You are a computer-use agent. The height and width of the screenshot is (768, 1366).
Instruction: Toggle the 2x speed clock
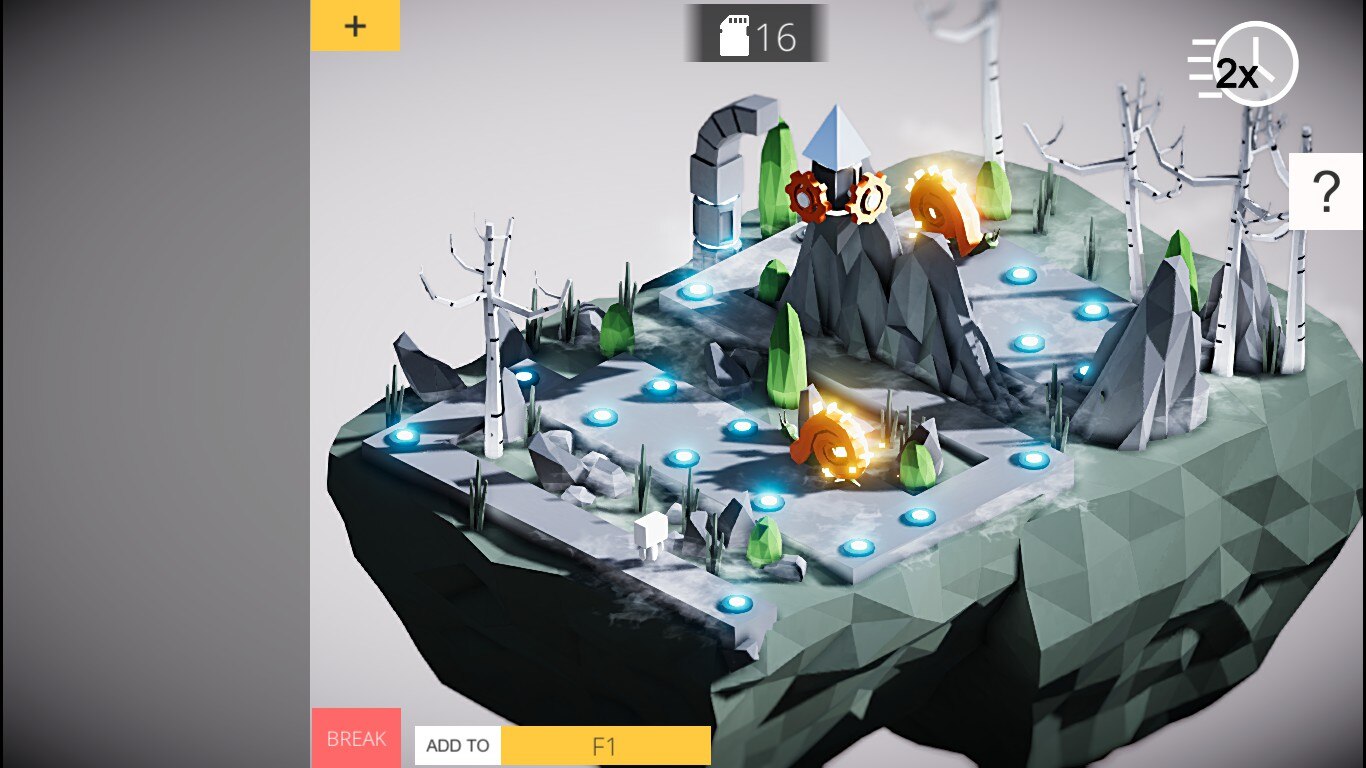[x=1243, y=66]
